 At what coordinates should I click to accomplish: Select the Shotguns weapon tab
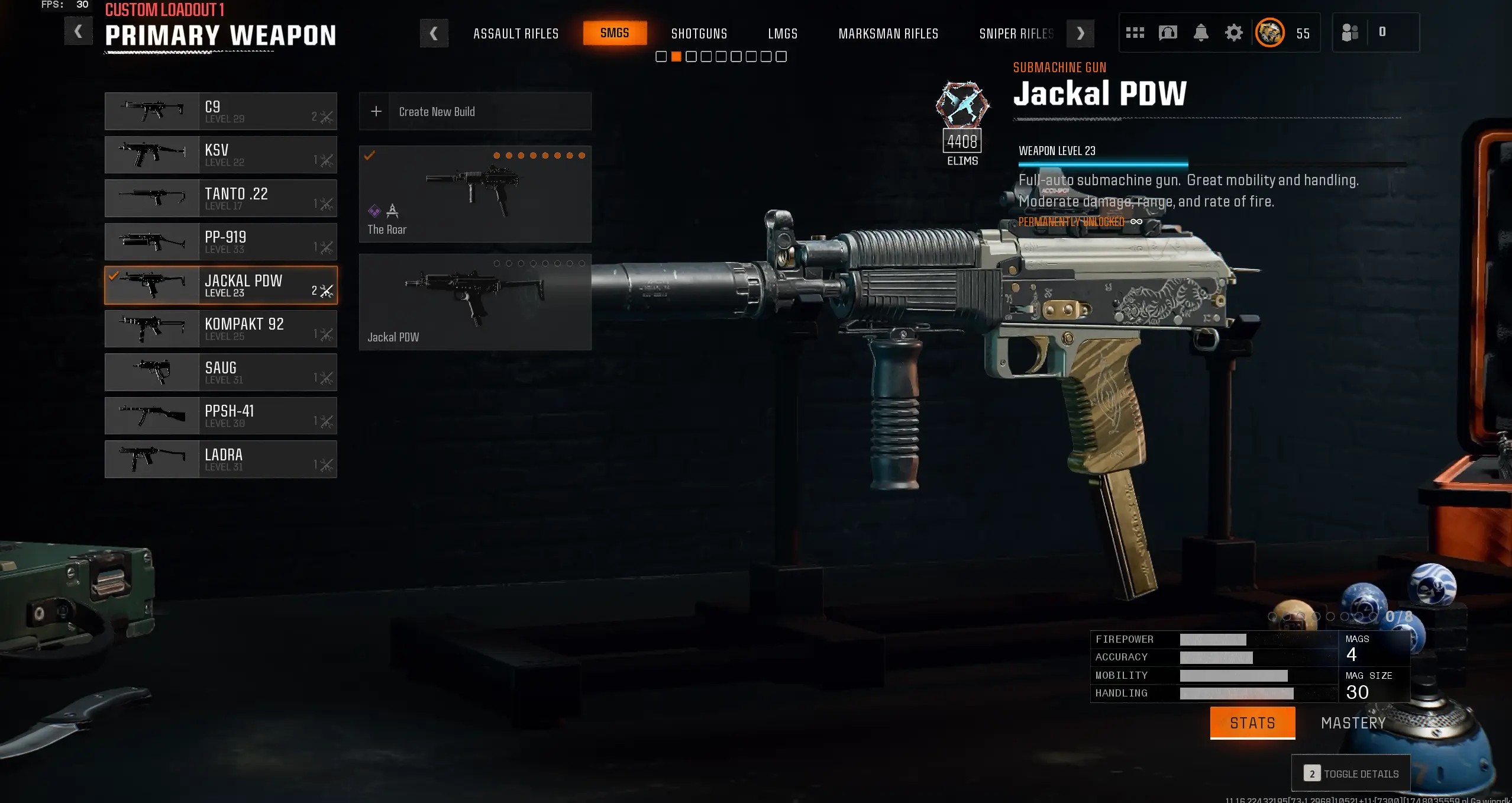[699, 34]
